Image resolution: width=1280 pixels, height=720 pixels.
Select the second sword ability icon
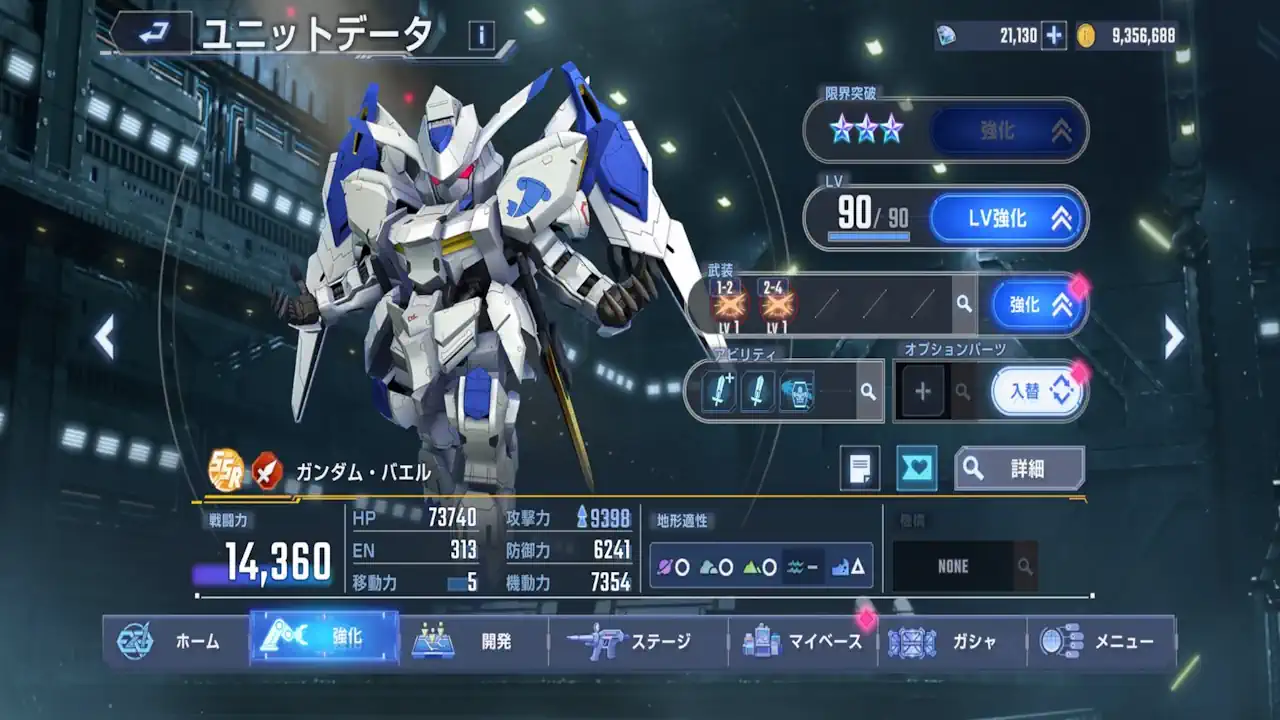pos(758,390)
